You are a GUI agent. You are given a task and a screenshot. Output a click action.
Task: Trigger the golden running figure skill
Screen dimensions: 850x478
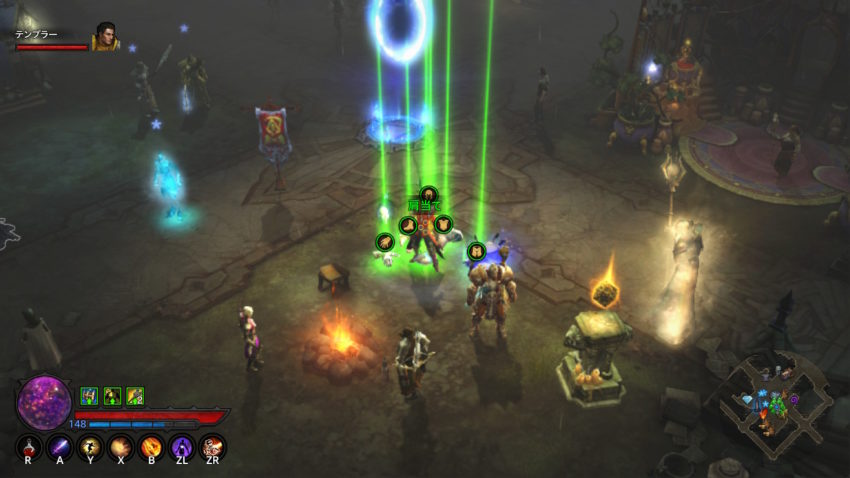pos(91,446)
